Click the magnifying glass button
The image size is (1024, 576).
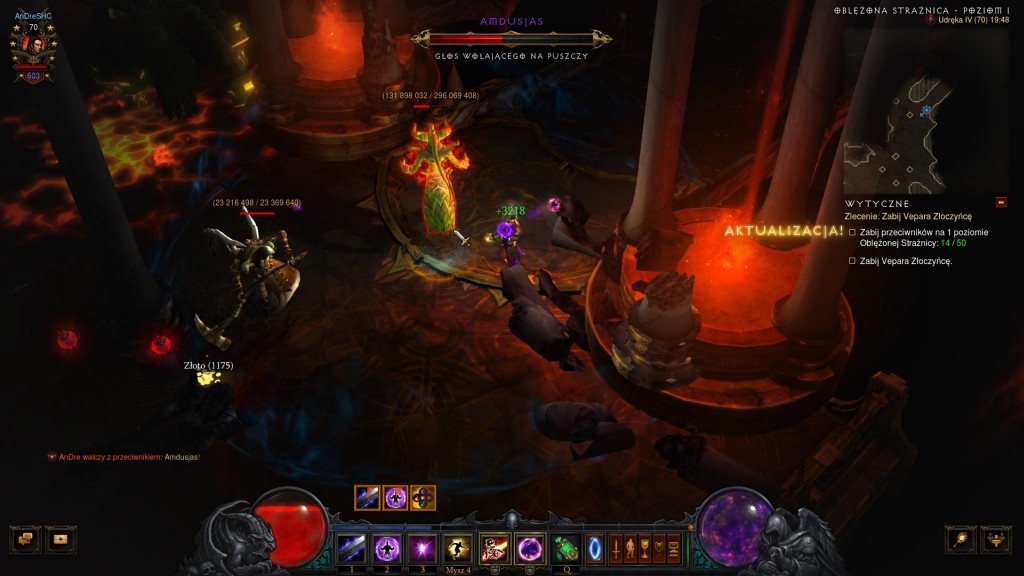(x=961, y=539)
